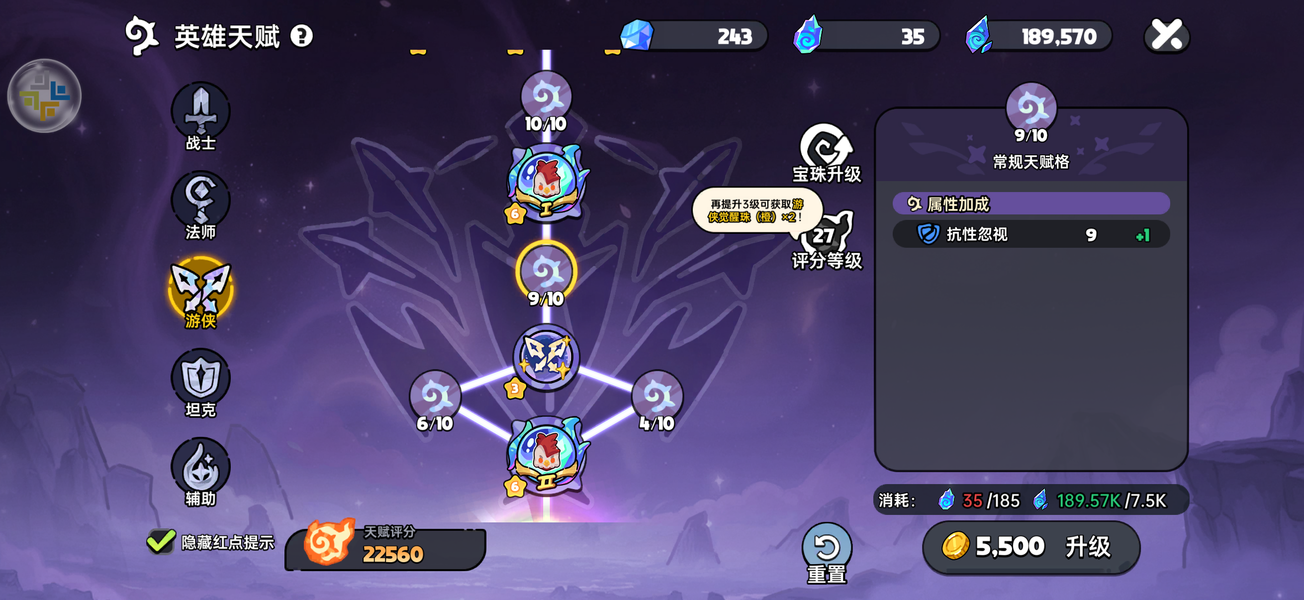Open the floating bubble icon overlay
This screenshot has height=600, width=1304.
pyautogui.click(x=44, y=96)
